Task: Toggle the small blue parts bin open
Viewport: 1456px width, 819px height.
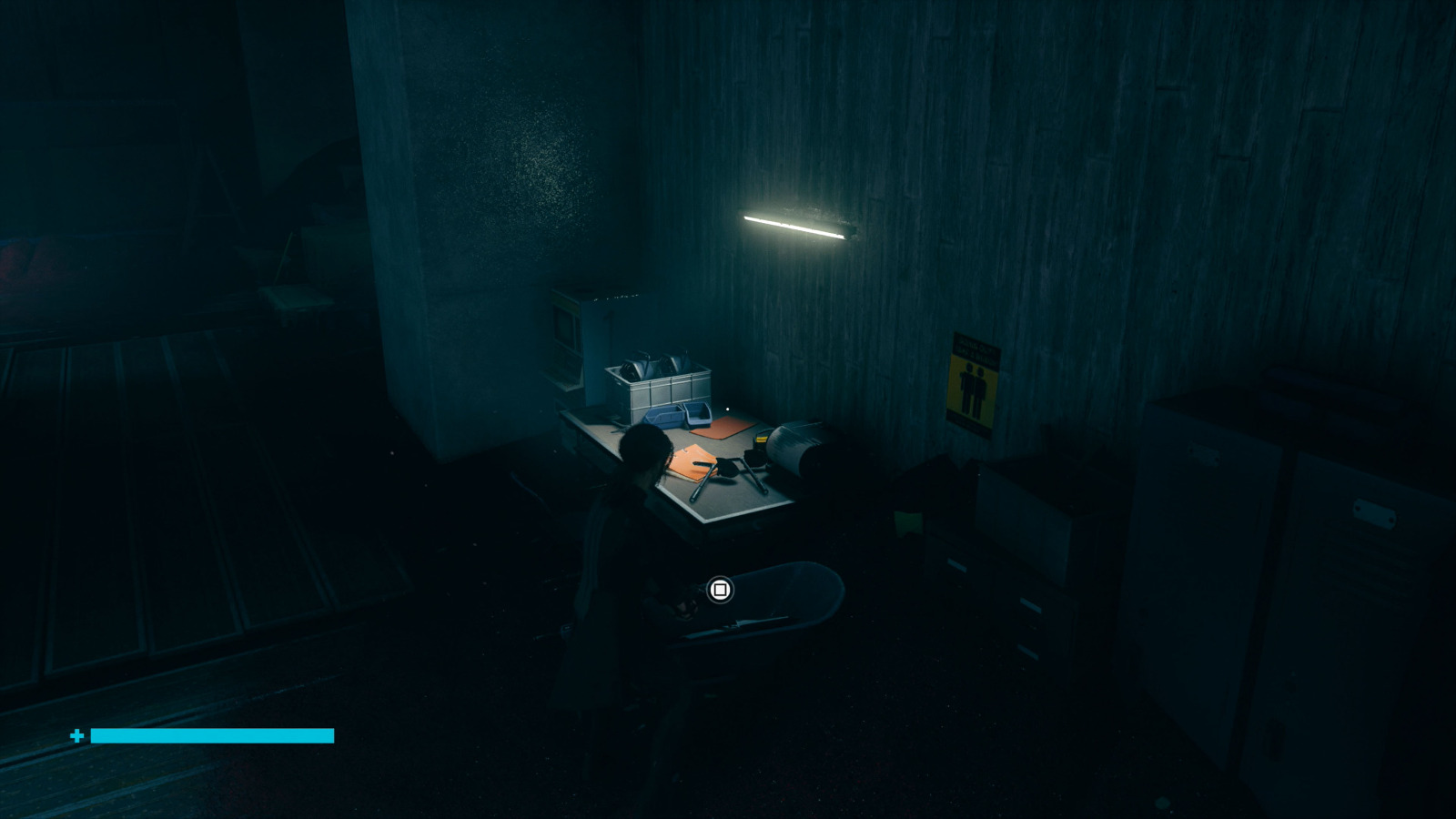Action: click(697, 416)
